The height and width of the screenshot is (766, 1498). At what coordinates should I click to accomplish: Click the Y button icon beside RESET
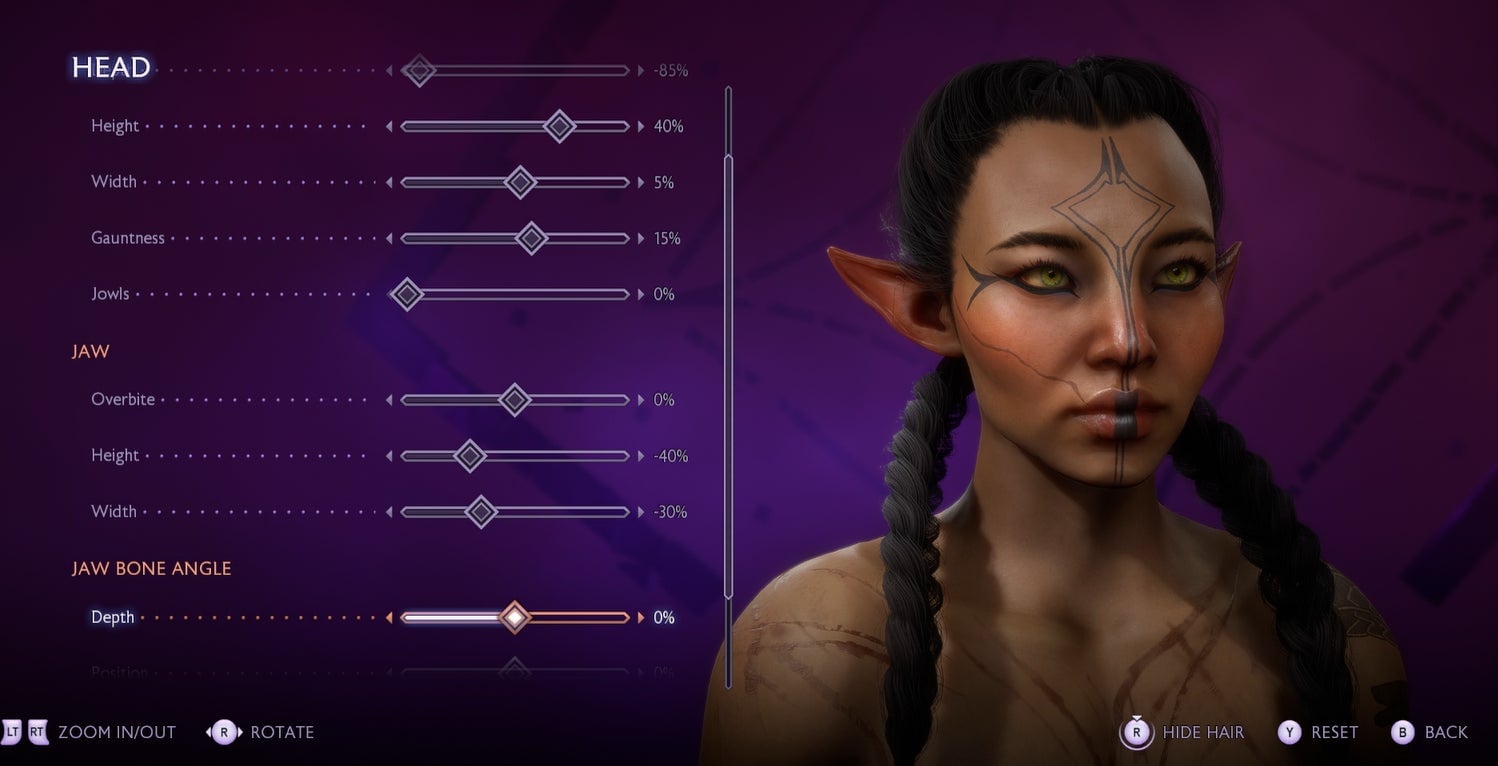(x=1290, y=732)
